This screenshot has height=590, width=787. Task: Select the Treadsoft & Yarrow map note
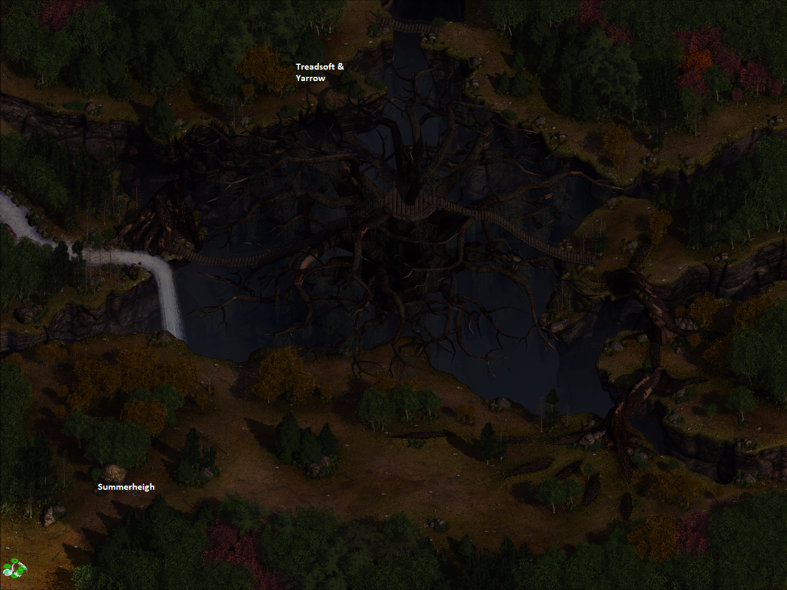coord(319,72)
